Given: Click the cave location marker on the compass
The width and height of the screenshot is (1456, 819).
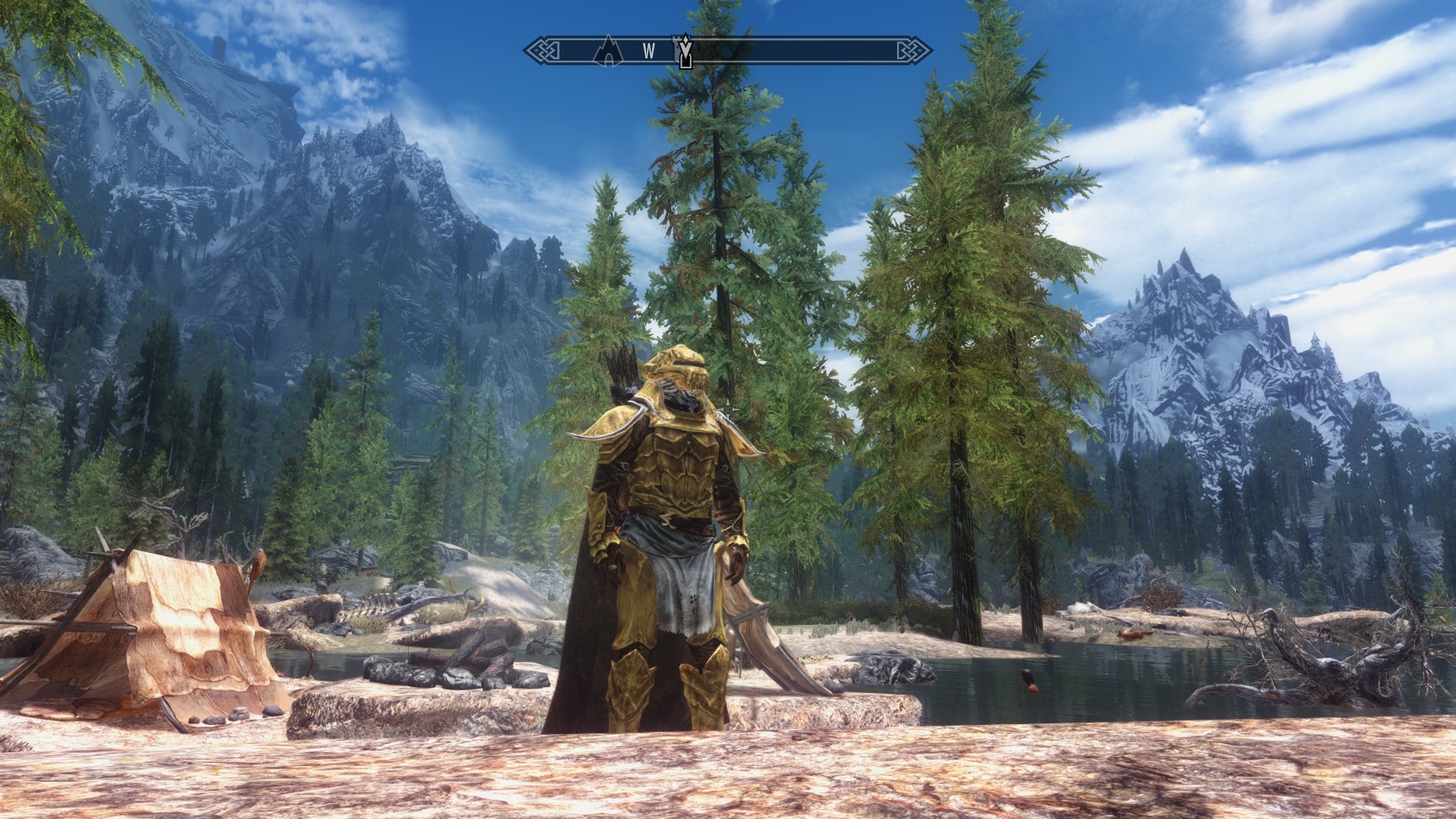Looking at the screenshot, I should click(608, 50).
